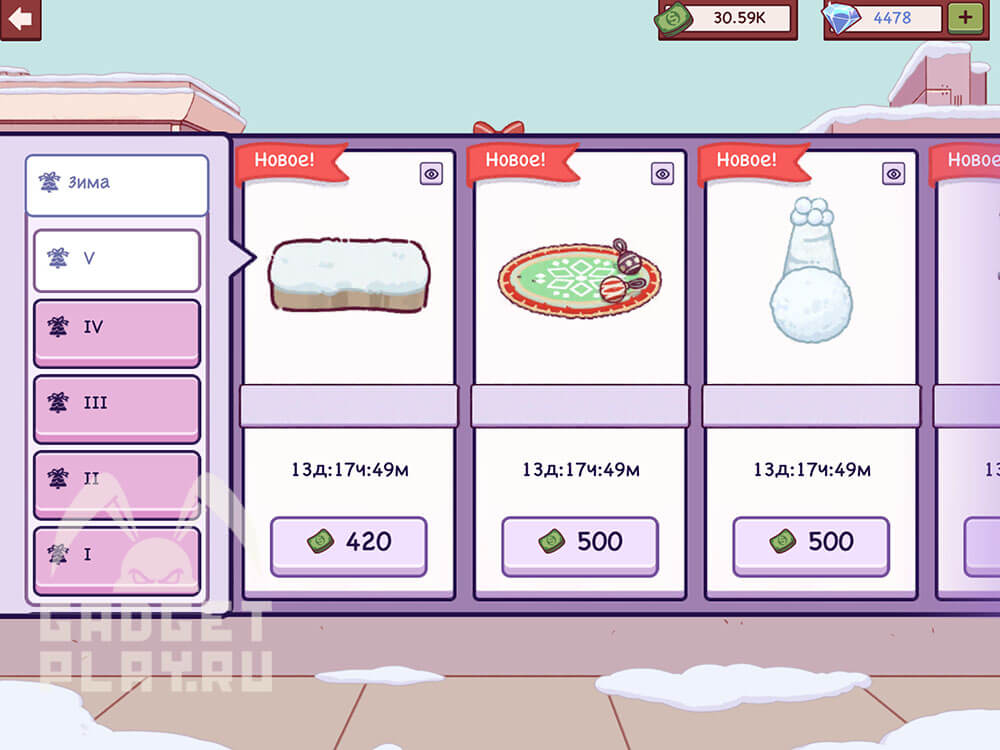Screen dimensions: 1000x750
Task: Preview the snowball sculpture with eye icon
Action: point(893,174)
